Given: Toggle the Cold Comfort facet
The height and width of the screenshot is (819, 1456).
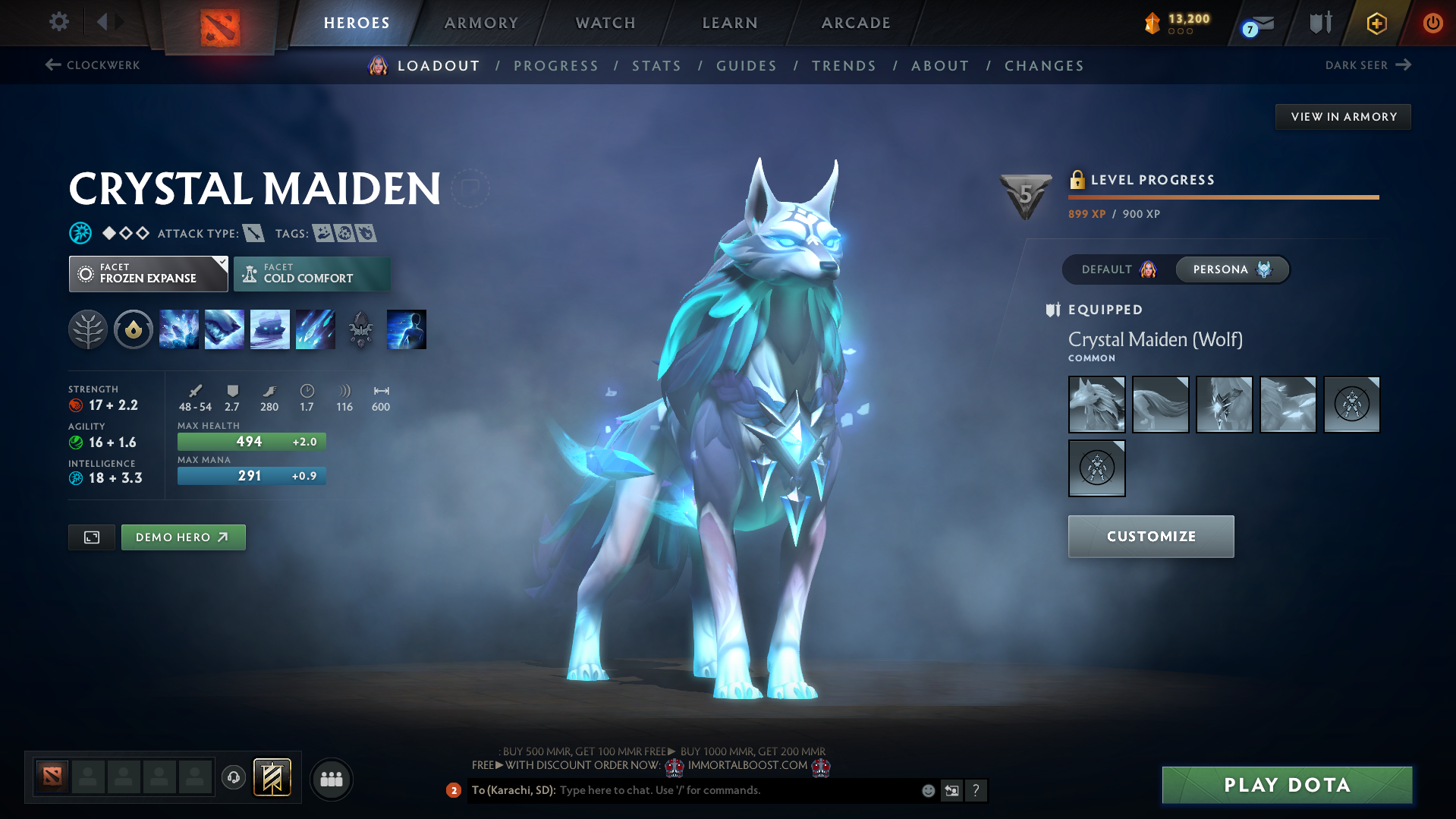Looking at the screenshot, I should point(312,273).
